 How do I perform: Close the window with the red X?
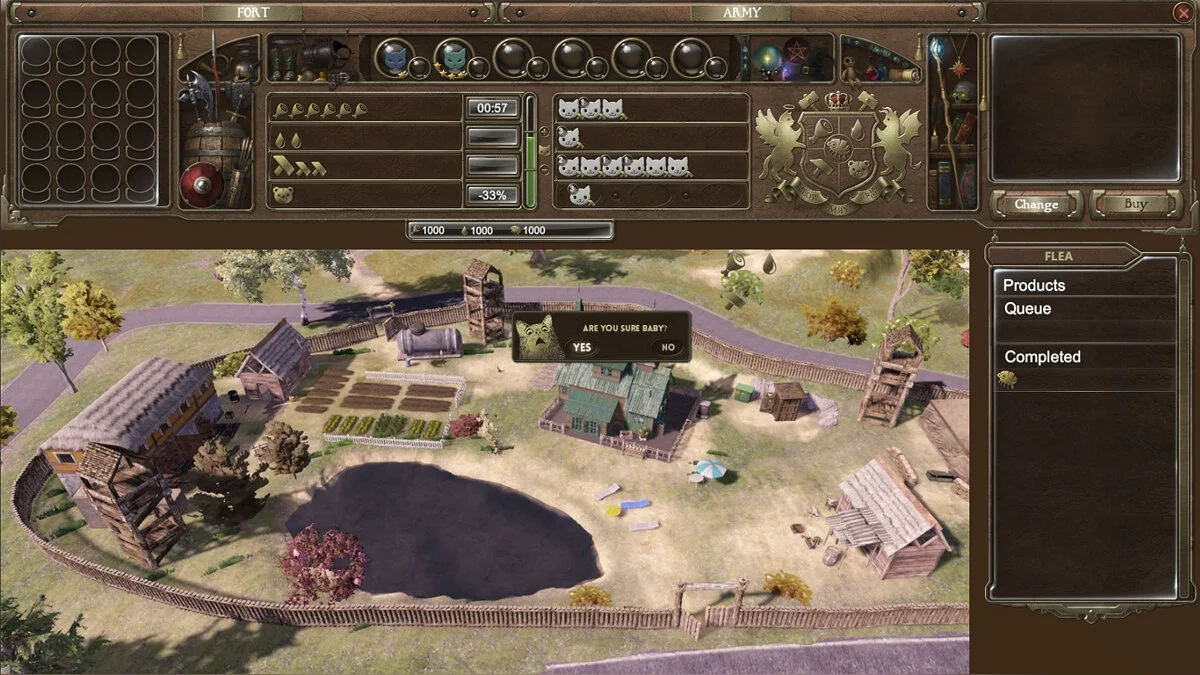(1182, 12)
